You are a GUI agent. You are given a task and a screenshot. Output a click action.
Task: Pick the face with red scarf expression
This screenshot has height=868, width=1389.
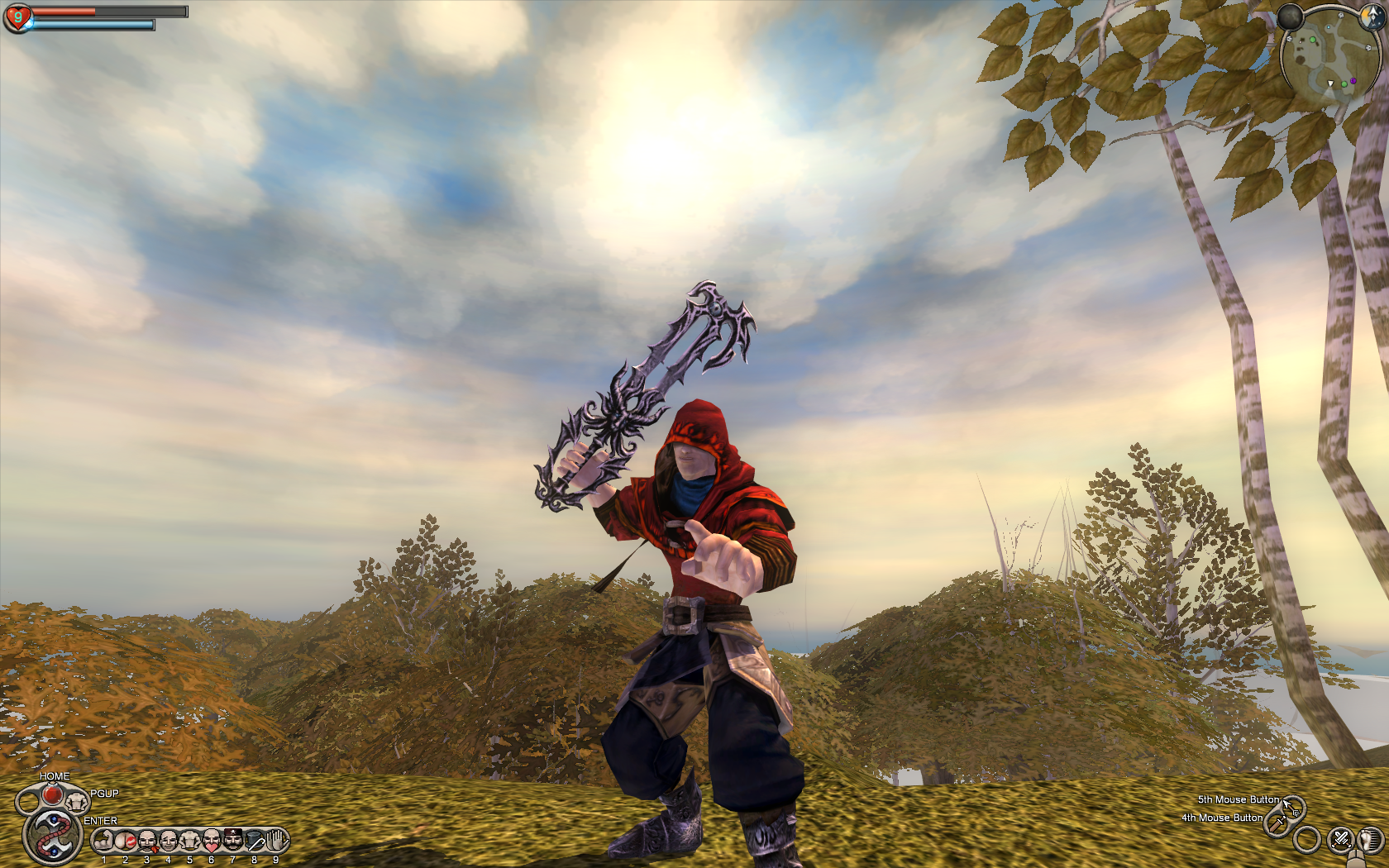pyautogui.click(x=147, y=842)
